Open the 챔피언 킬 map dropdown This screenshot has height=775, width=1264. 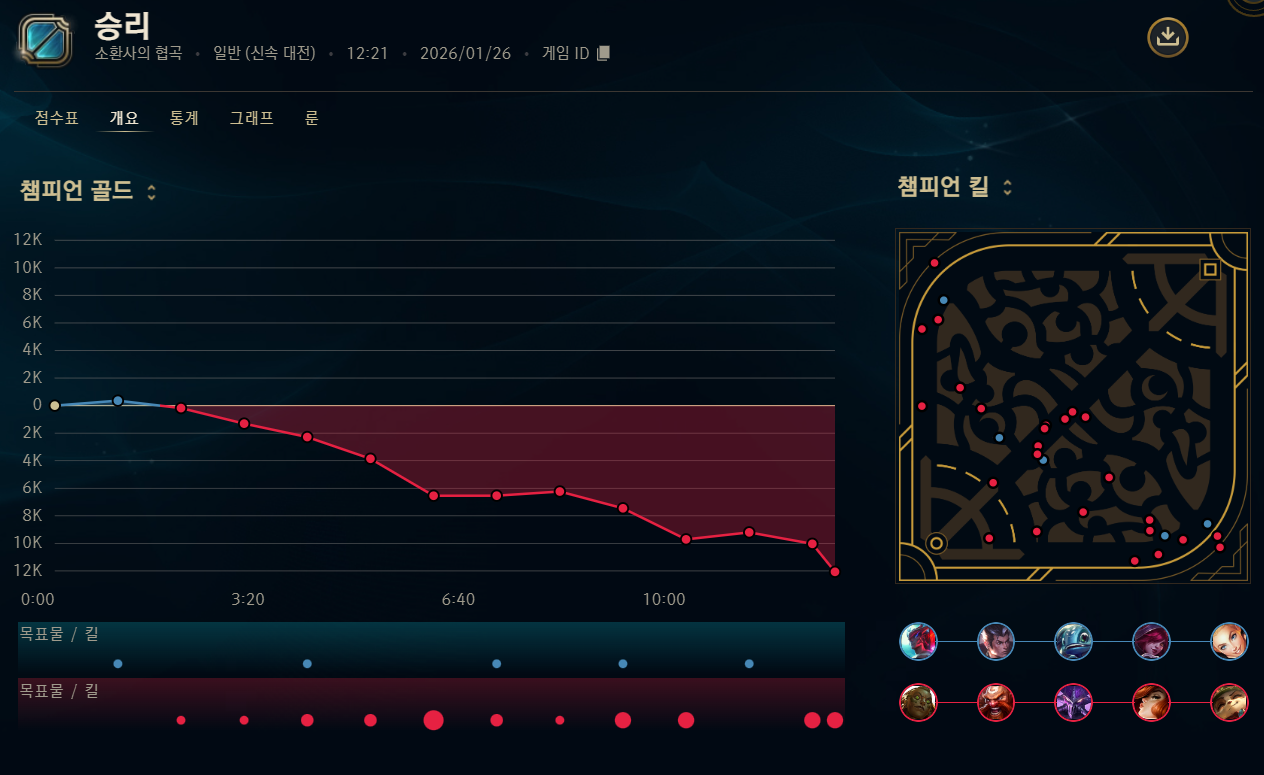coord(1007,187)
